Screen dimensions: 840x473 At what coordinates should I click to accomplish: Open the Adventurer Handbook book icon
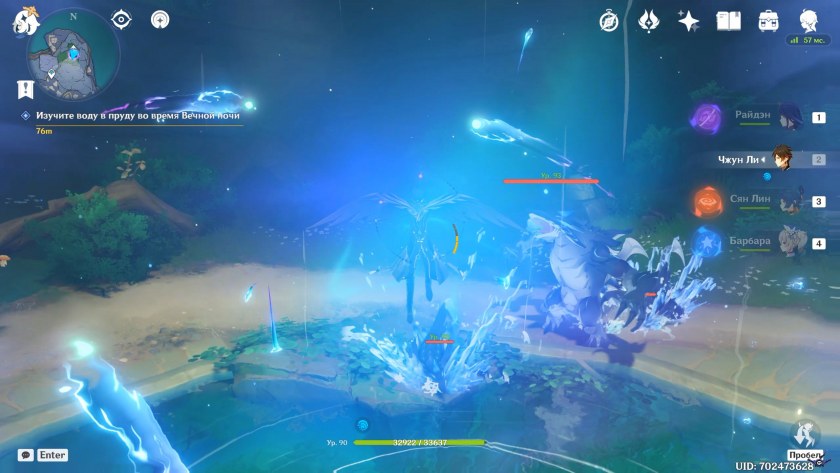[727, 20]
